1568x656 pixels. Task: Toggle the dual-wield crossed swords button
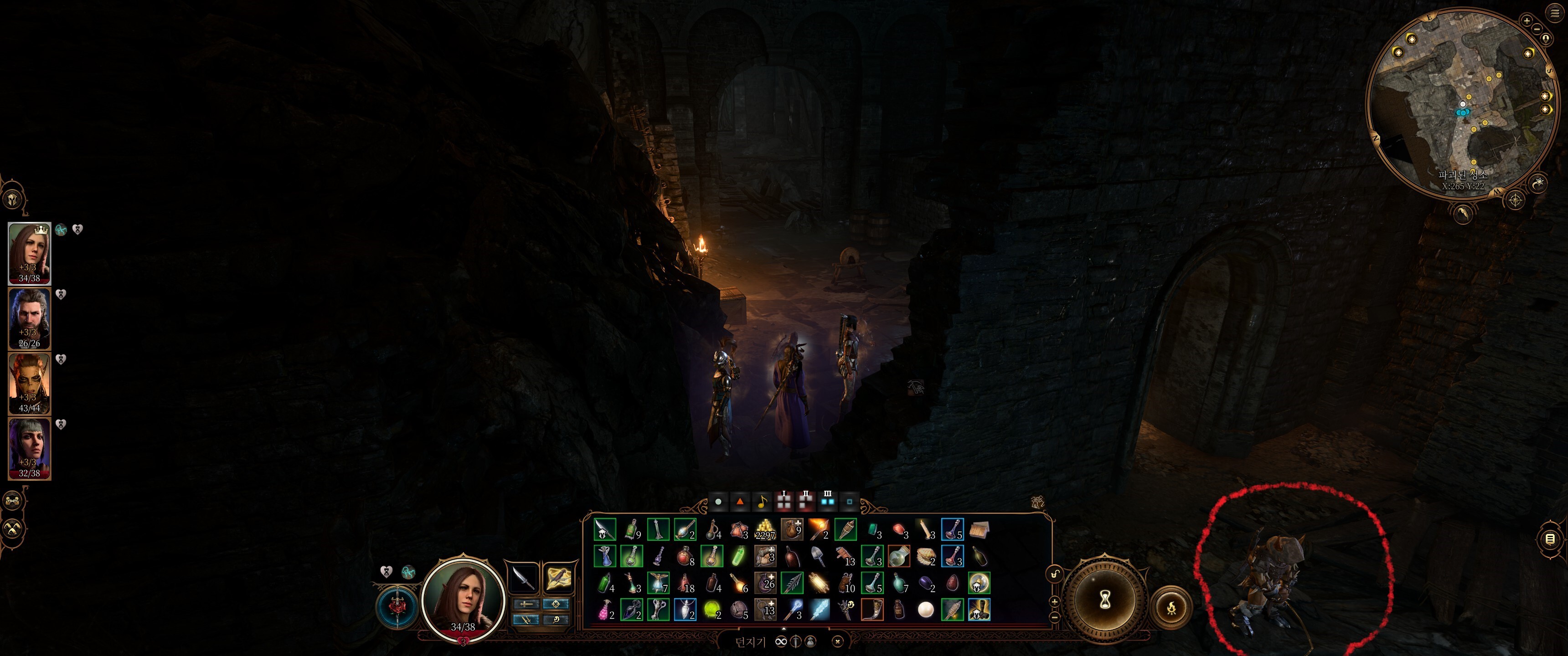(525, 620)
